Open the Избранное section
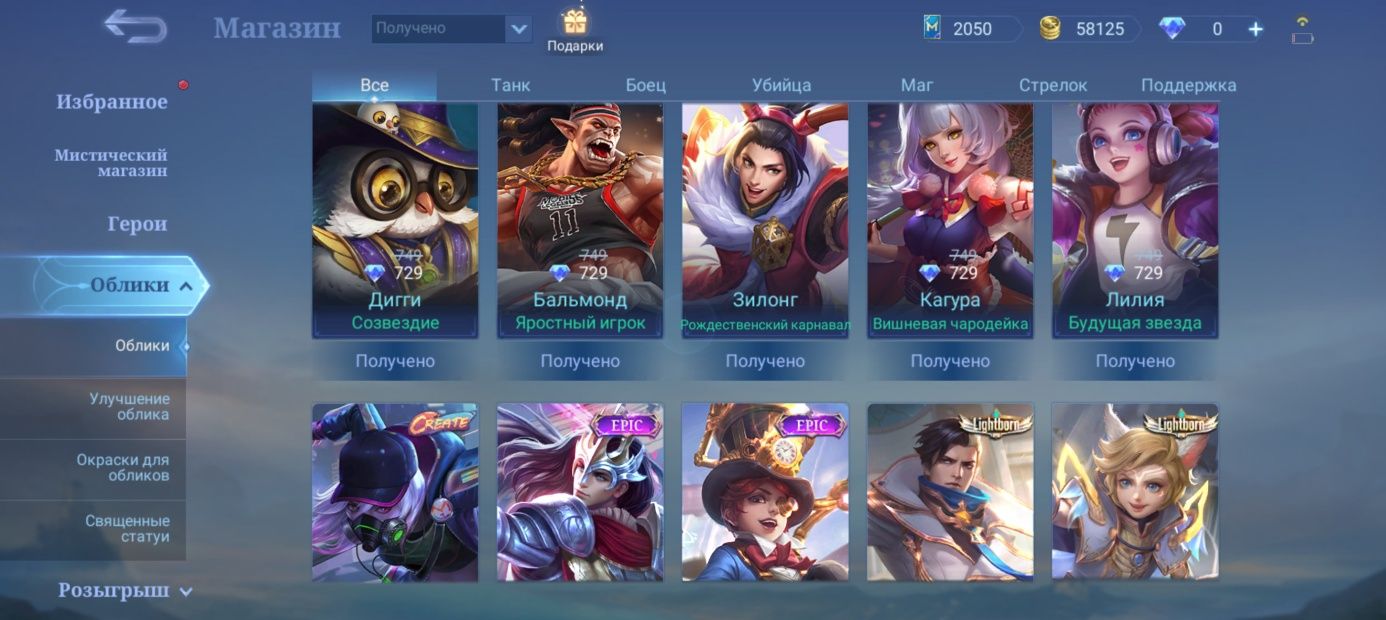The height and width of the screenshot is (620, 1386). pos(112,102)
